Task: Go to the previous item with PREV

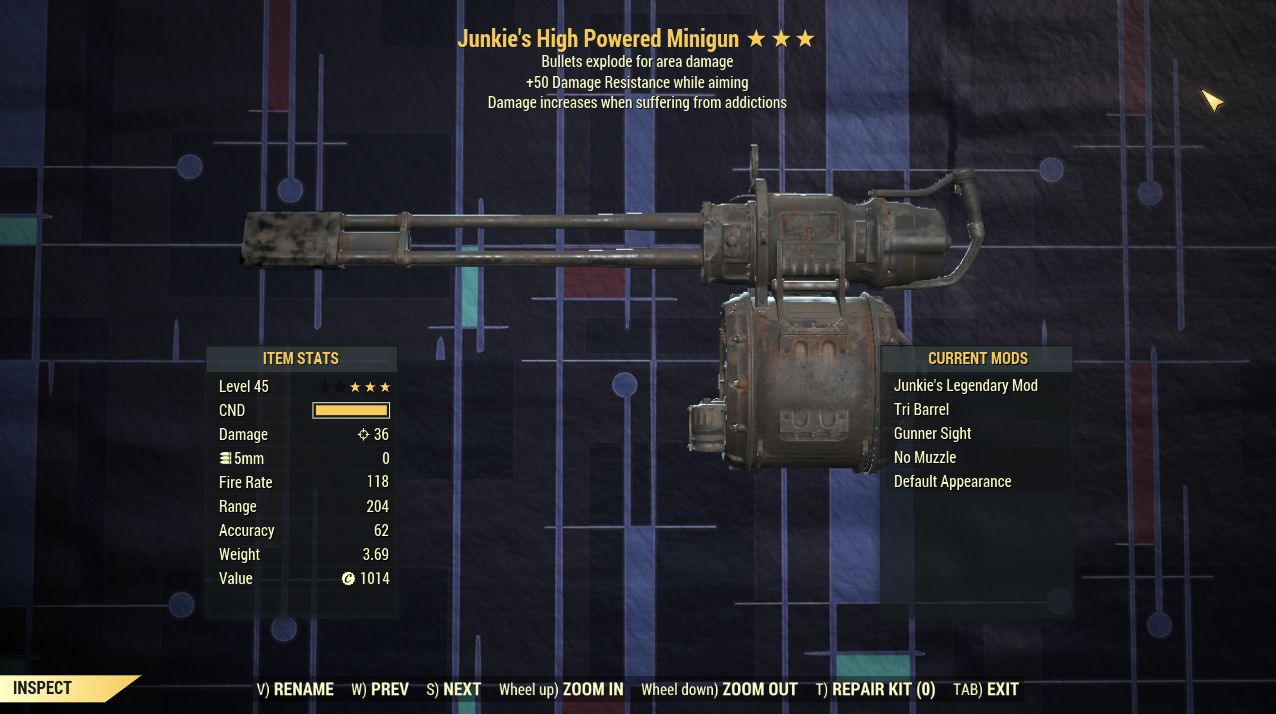Action: coord(380,689)
